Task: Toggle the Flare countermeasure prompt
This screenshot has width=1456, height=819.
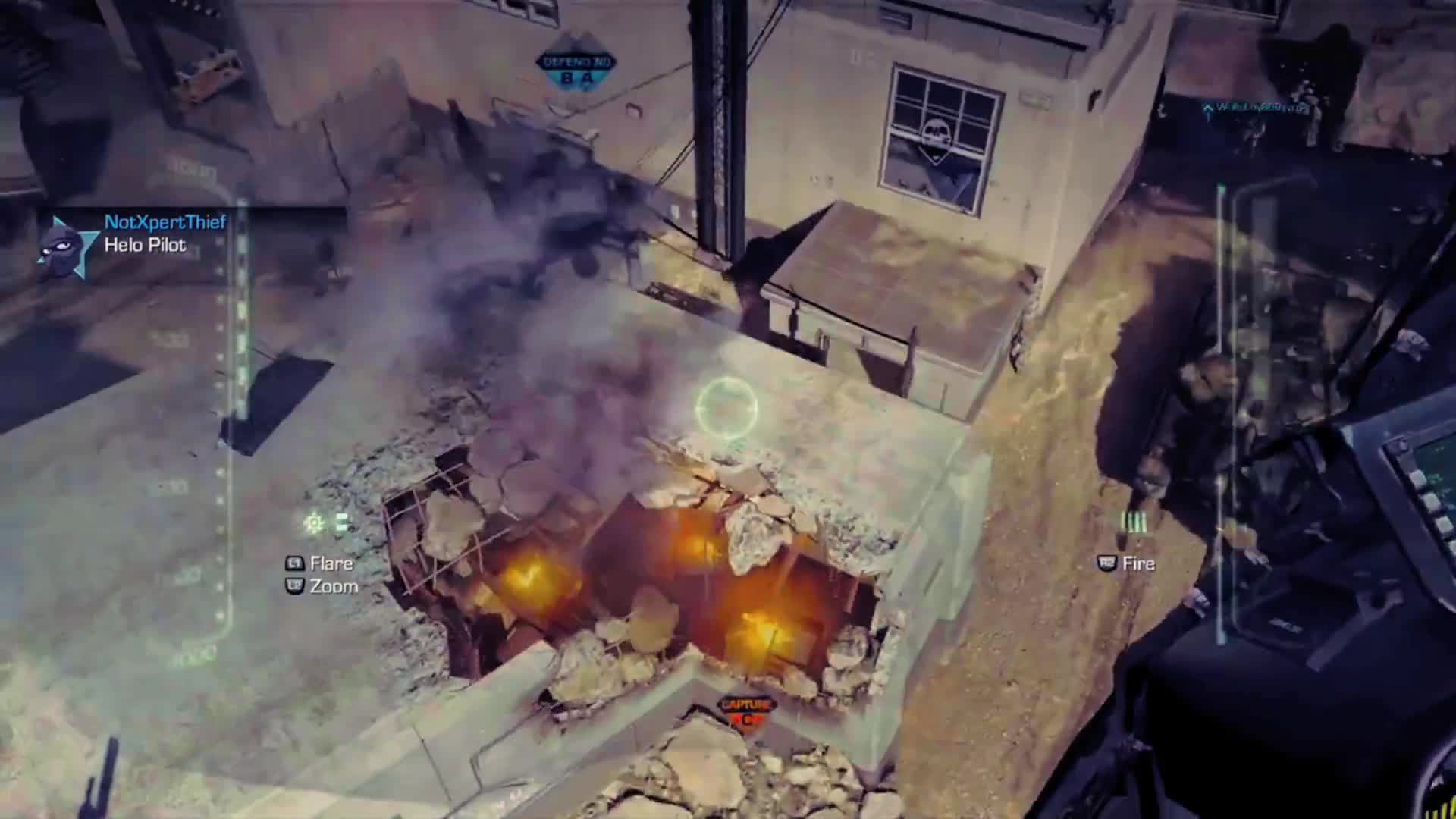Action: tap(329, 563)
